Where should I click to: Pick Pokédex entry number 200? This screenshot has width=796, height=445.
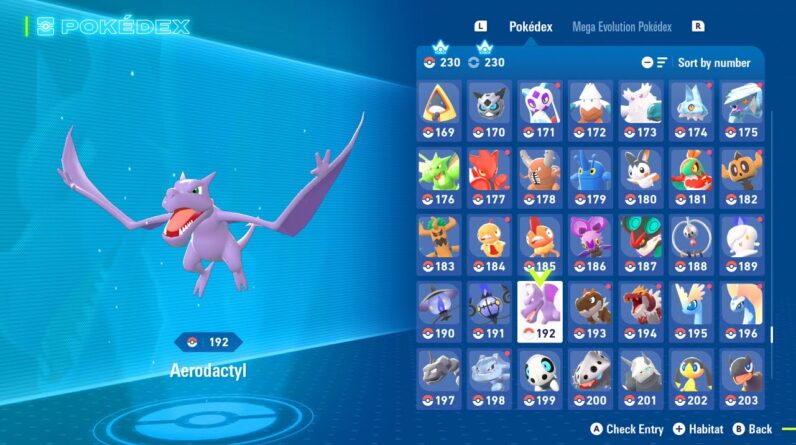(x=591, y=377)
